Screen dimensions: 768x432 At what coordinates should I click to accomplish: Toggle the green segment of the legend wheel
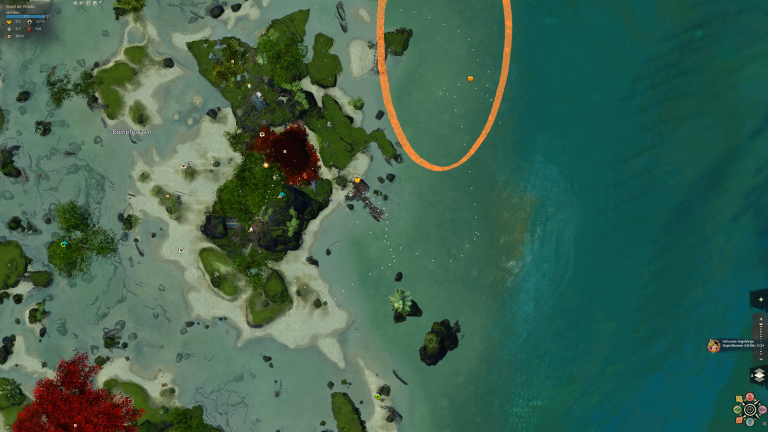point(737,409)
